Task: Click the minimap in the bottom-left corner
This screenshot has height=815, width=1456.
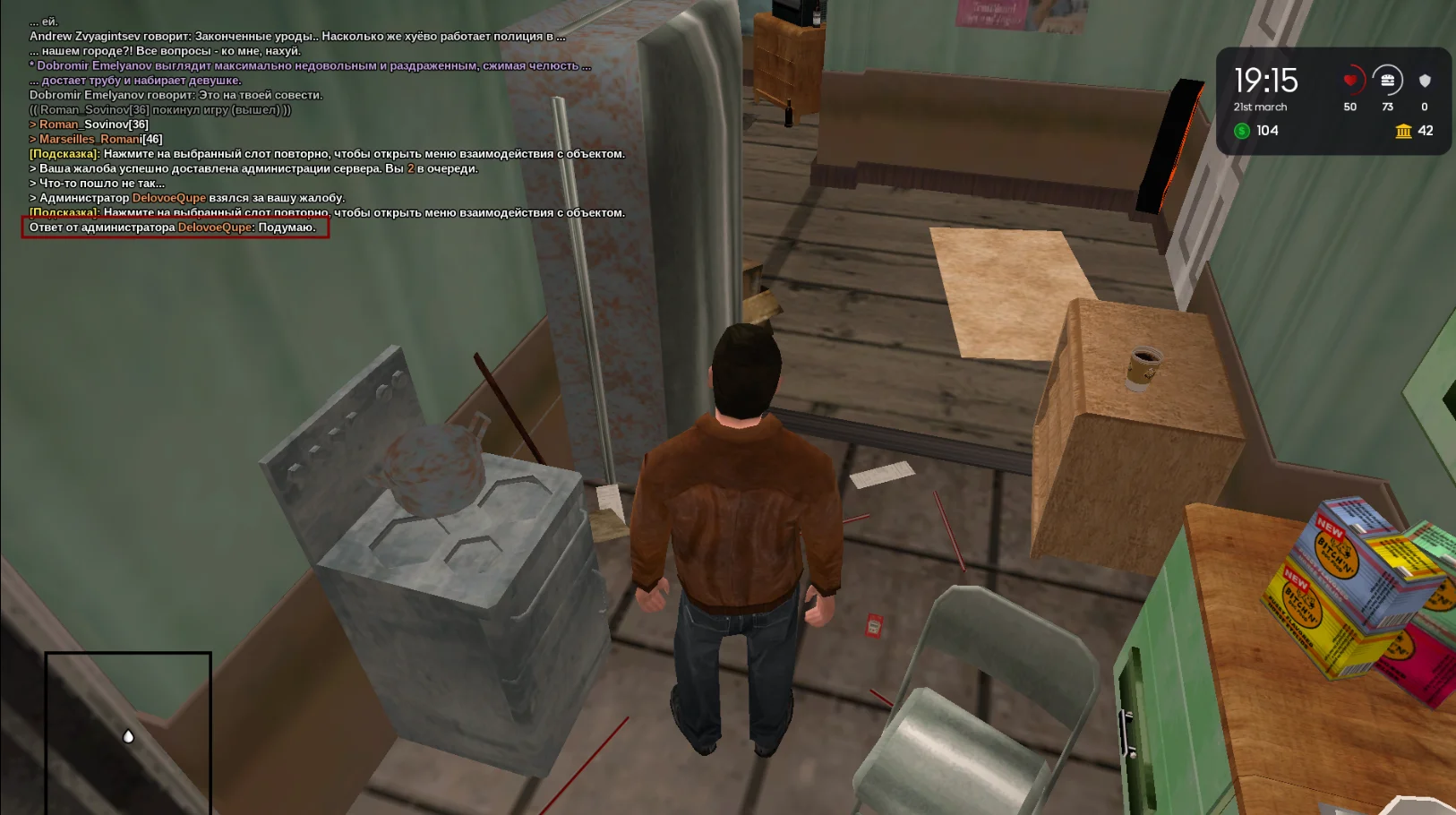Action: click(x=128, y=733)
